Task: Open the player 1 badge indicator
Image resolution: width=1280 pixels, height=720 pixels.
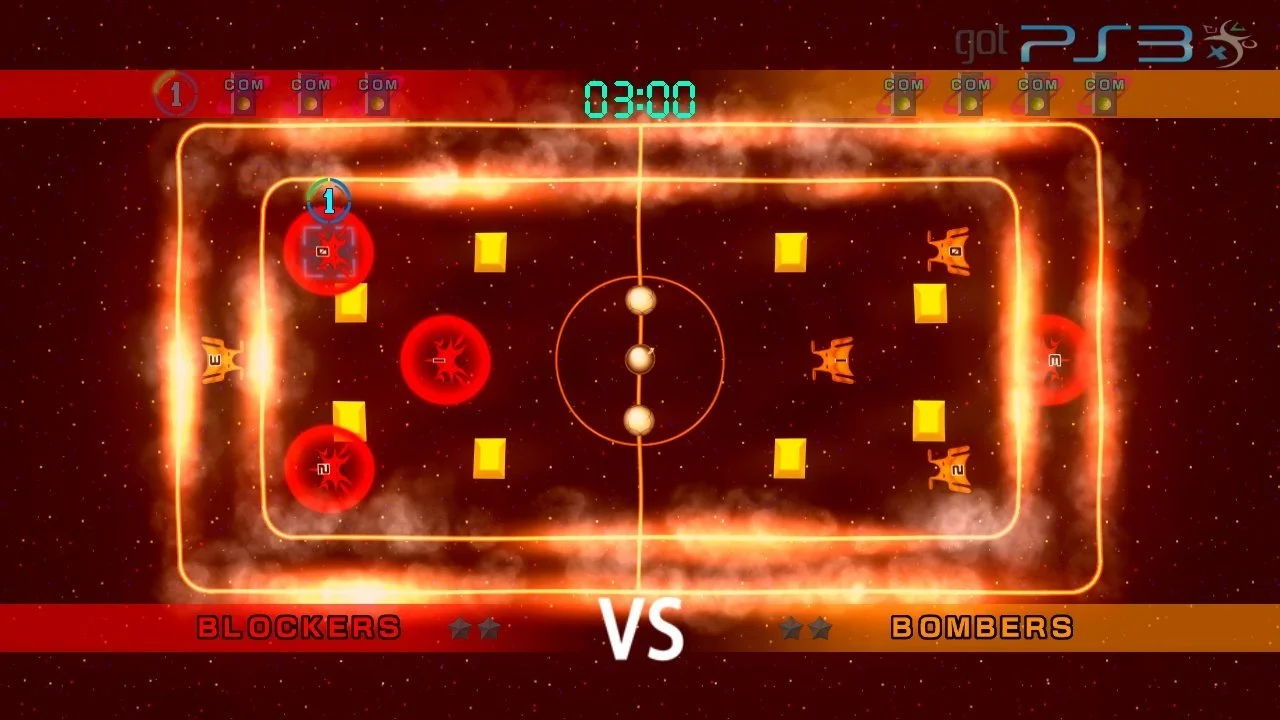Action: pyautogui.click(x=177, y=92)
